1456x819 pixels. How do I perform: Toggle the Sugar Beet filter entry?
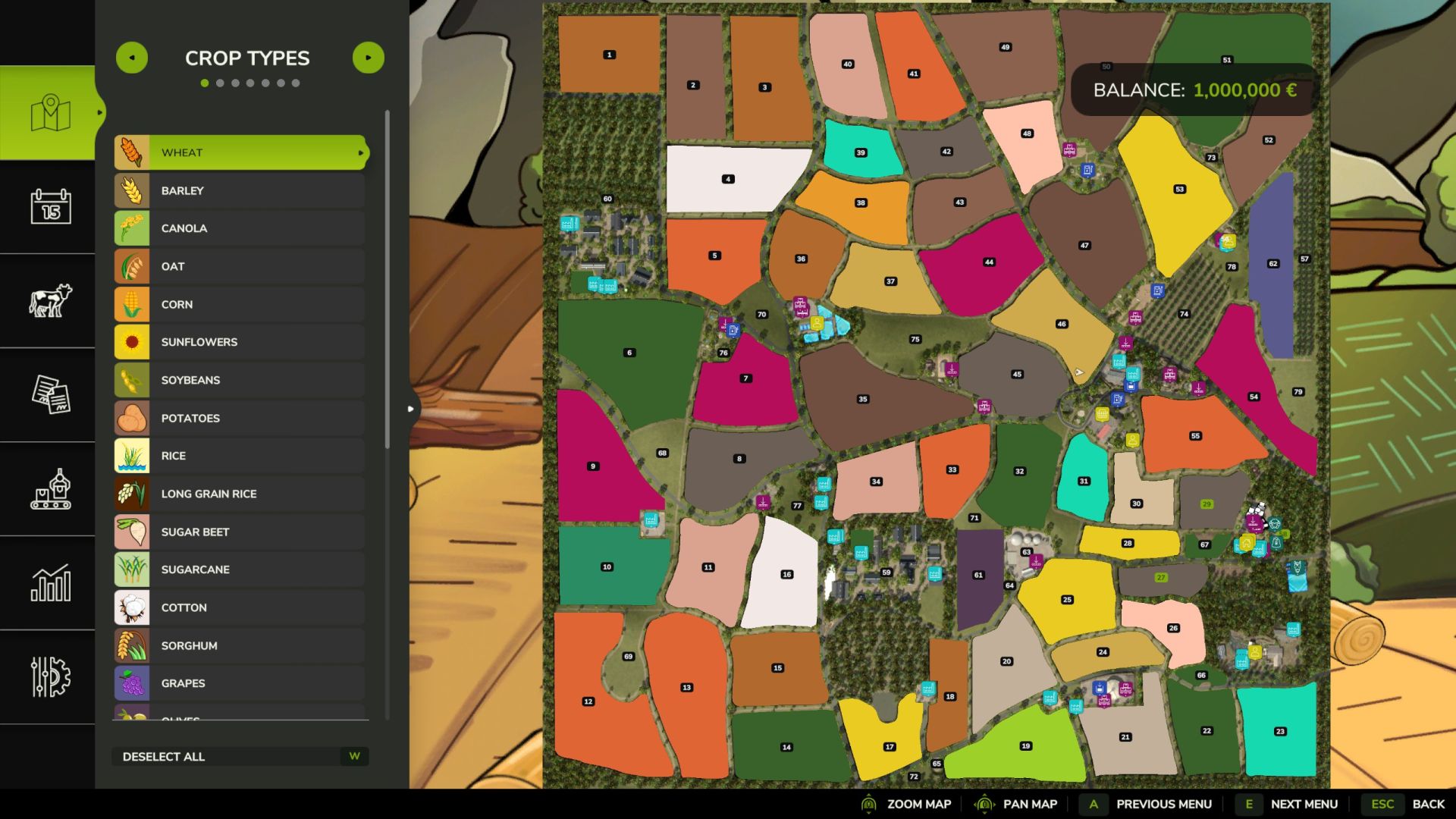click(x=241, y=532)
